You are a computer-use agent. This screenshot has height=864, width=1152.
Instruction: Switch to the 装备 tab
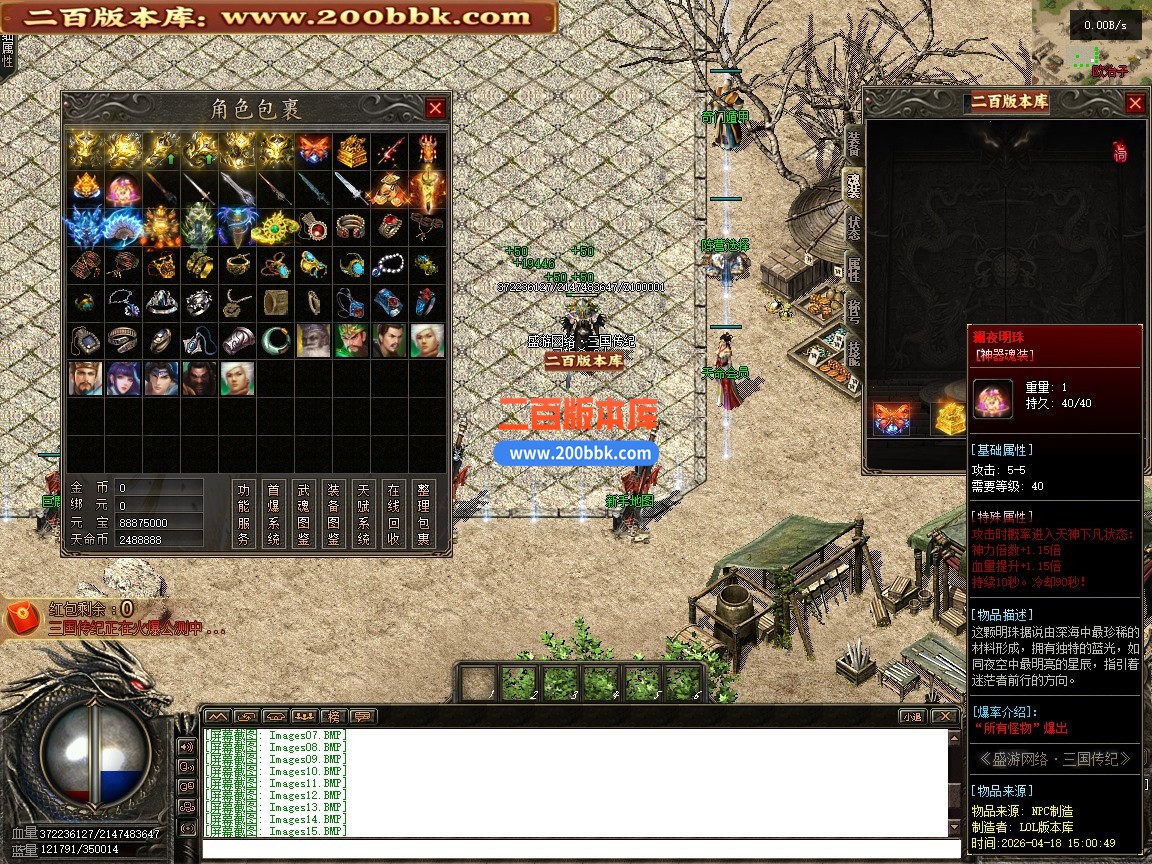click(853, 141)
